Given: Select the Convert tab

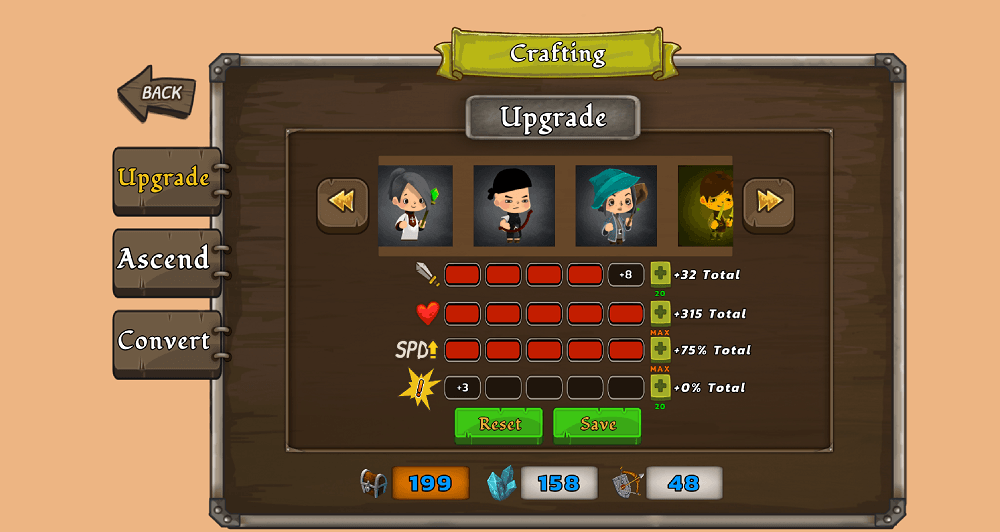Looking at the screenshot, I should (164, 341).
